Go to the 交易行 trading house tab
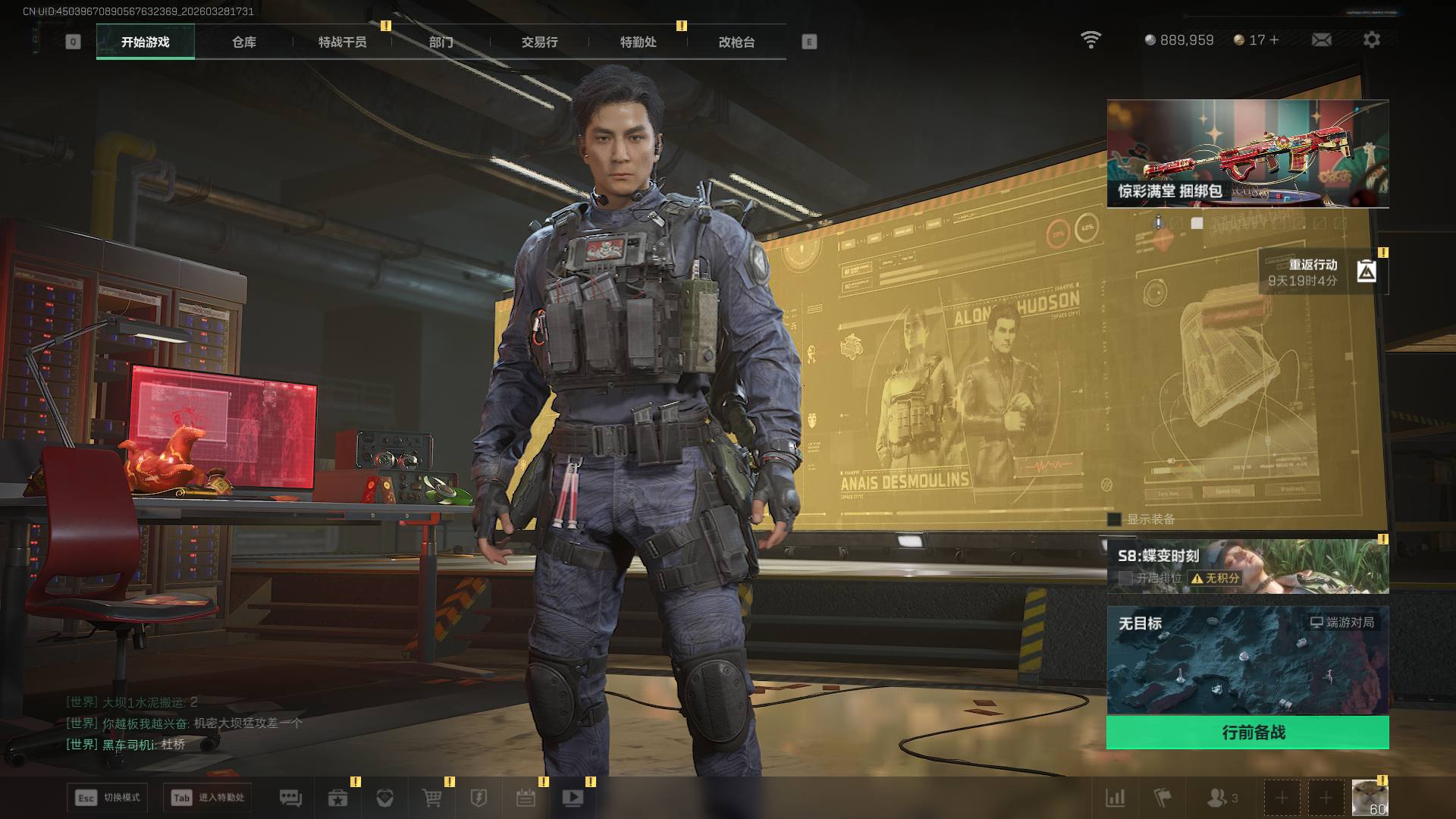Image resolution: width=1456 pixels, height=819 pixels. point(539,42)
